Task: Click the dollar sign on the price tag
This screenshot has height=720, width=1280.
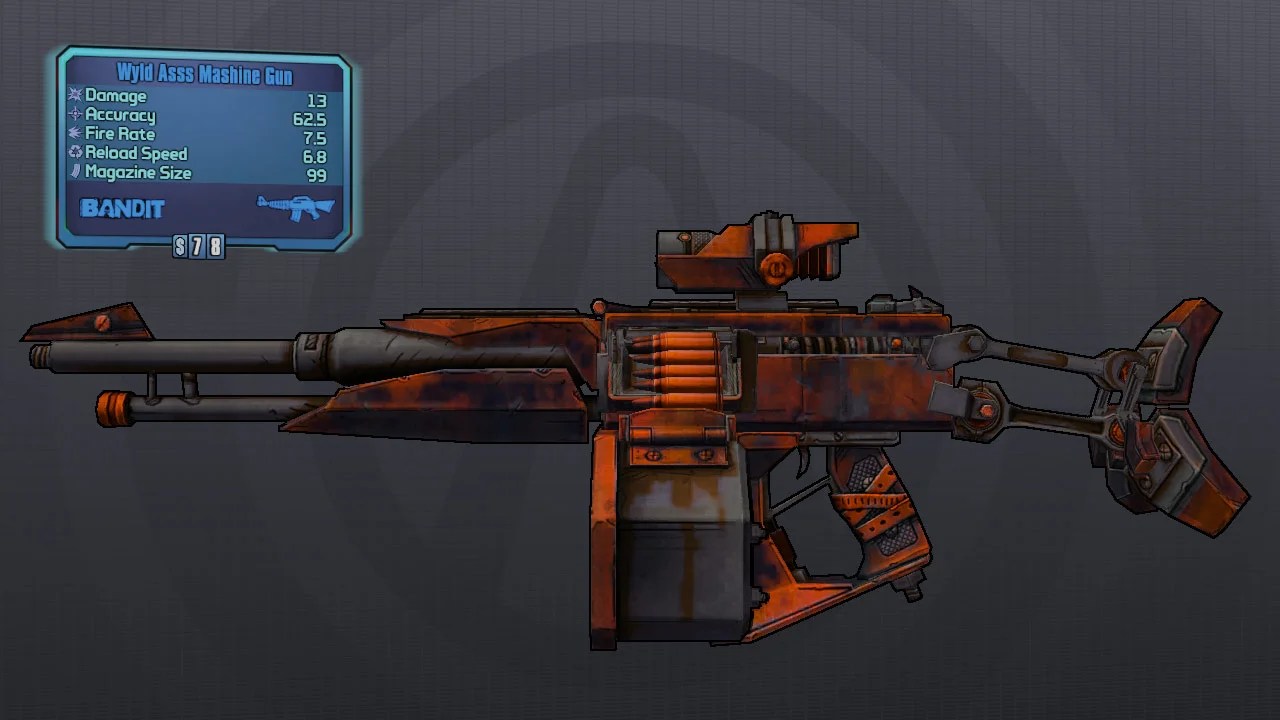Action: point(180,246)
